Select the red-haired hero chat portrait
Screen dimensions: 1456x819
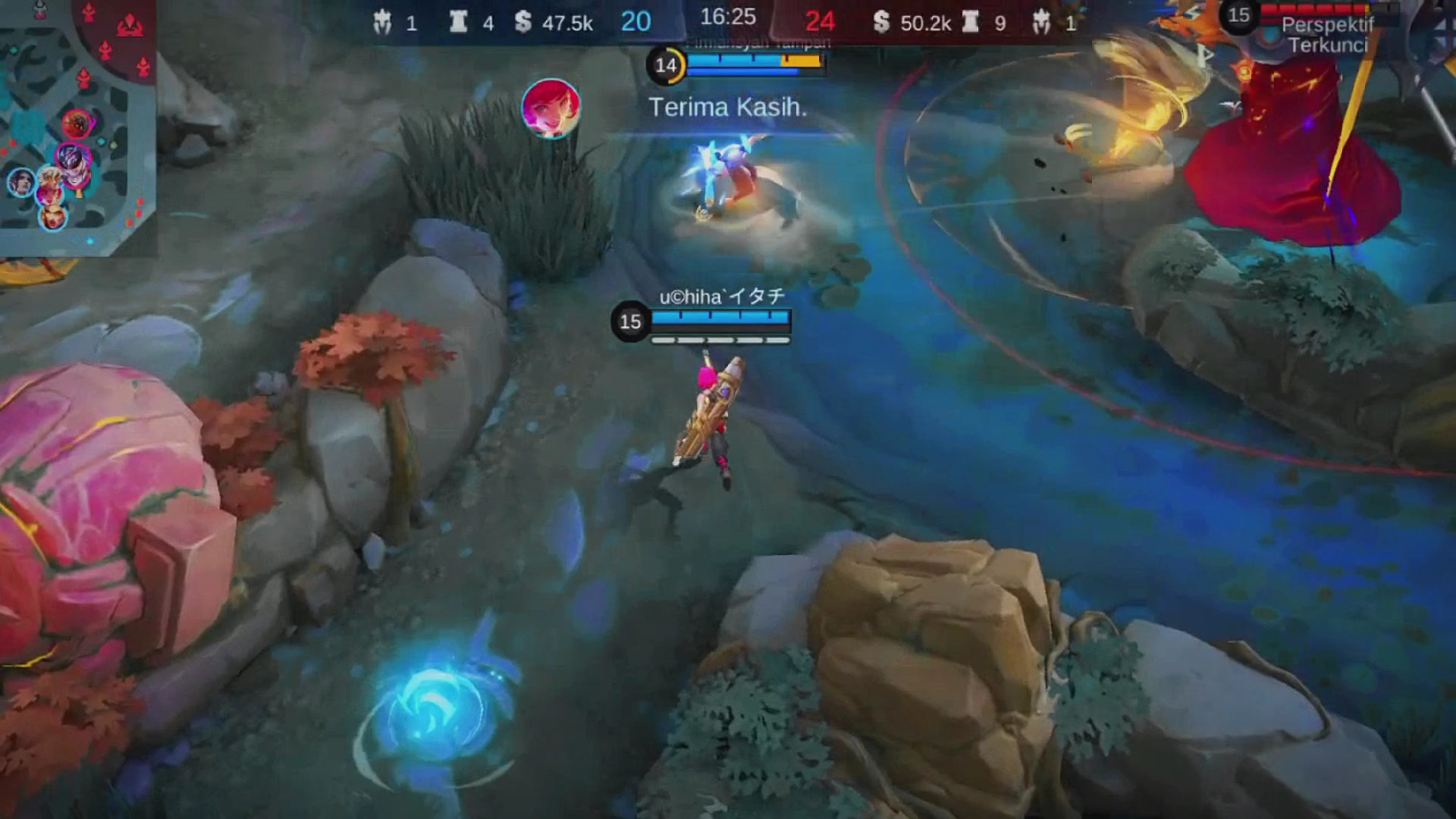551,108
